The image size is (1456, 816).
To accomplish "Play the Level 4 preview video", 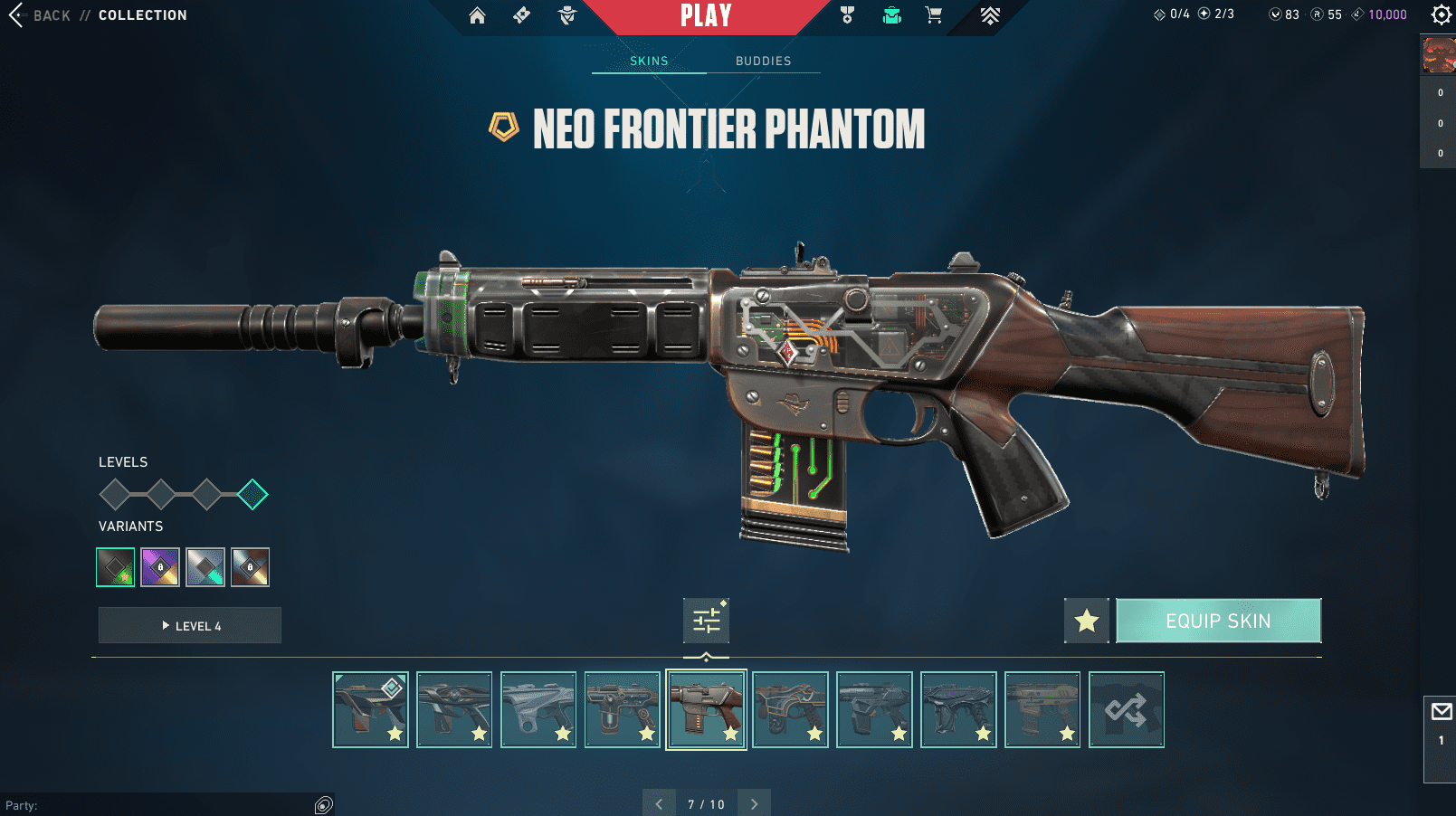I will (190, 625).
